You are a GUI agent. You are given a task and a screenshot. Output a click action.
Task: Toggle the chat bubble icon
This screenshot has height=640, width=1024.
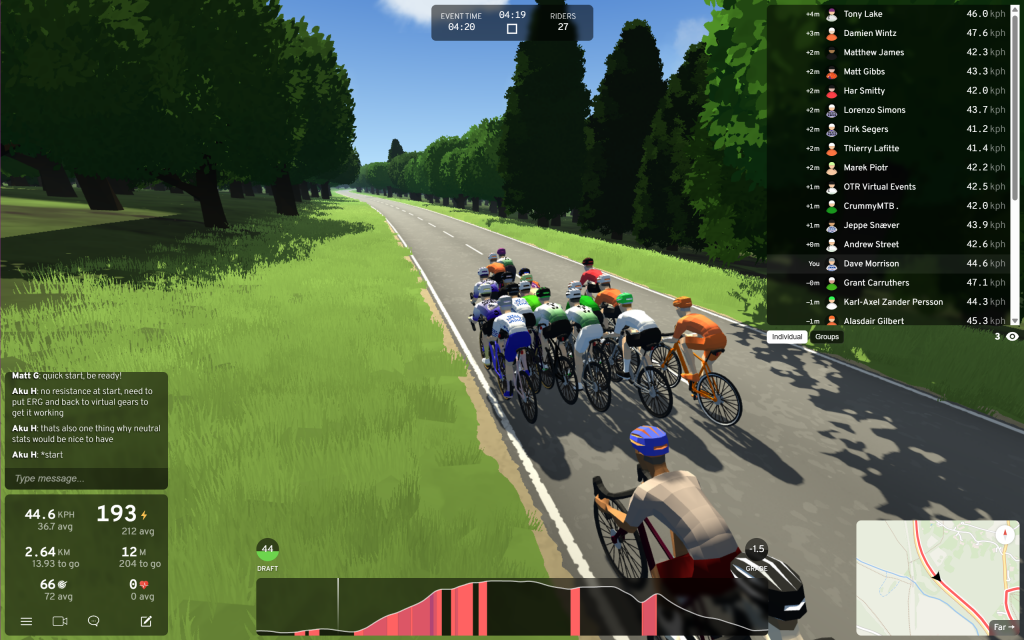[x=94, y=621]
